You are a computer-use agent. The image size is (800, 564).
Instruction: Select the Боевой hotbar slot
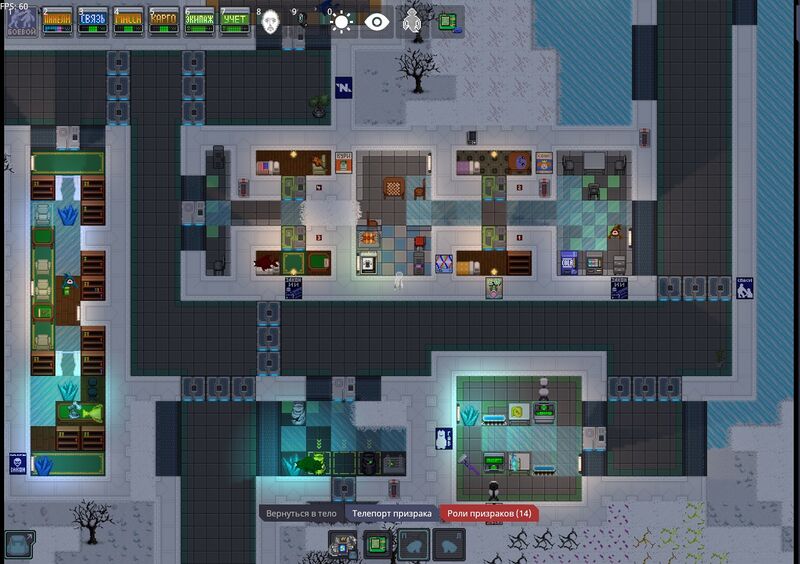click(21, 21)
